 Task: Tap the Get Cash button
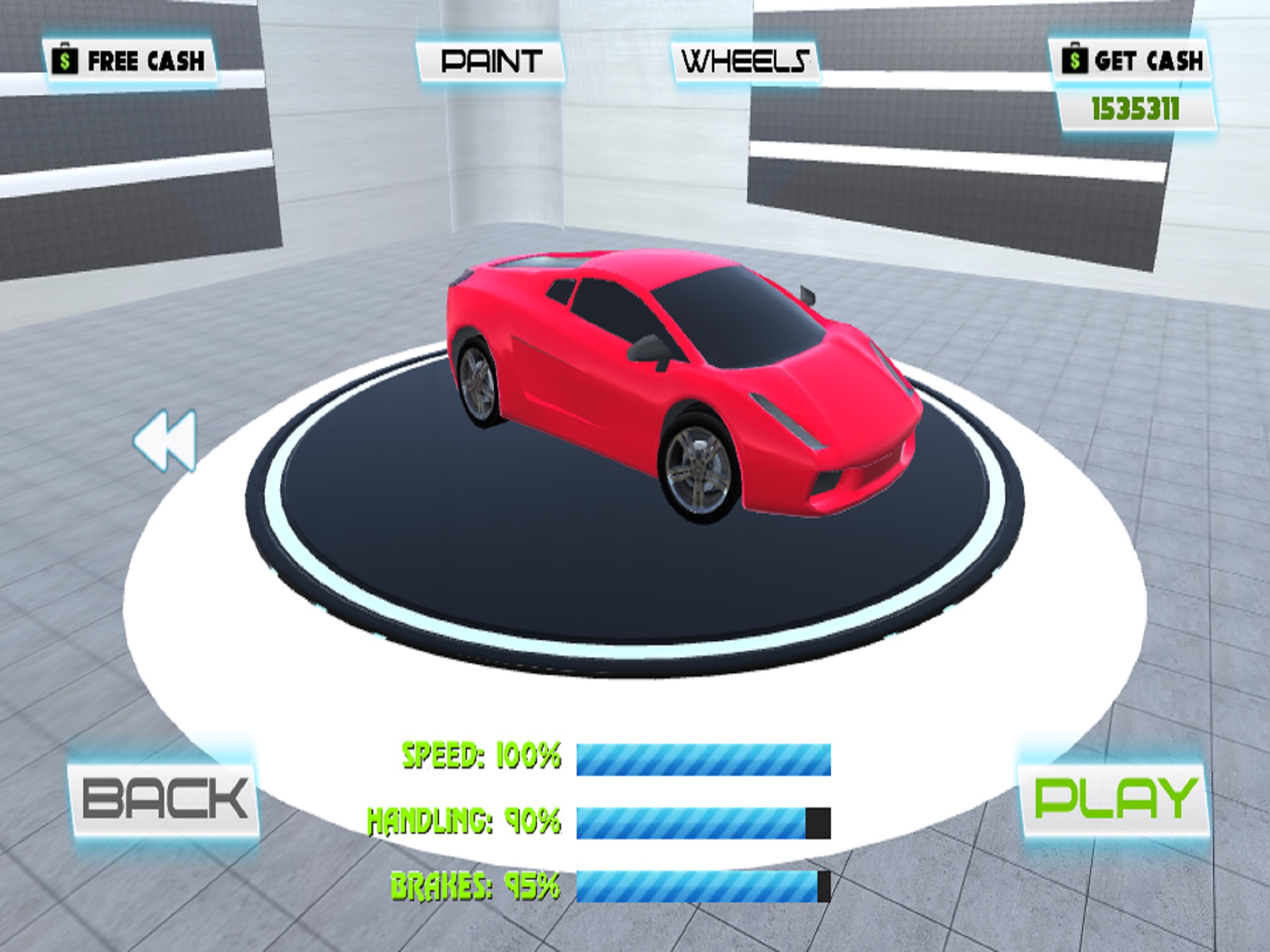(x=1131, y=61)
